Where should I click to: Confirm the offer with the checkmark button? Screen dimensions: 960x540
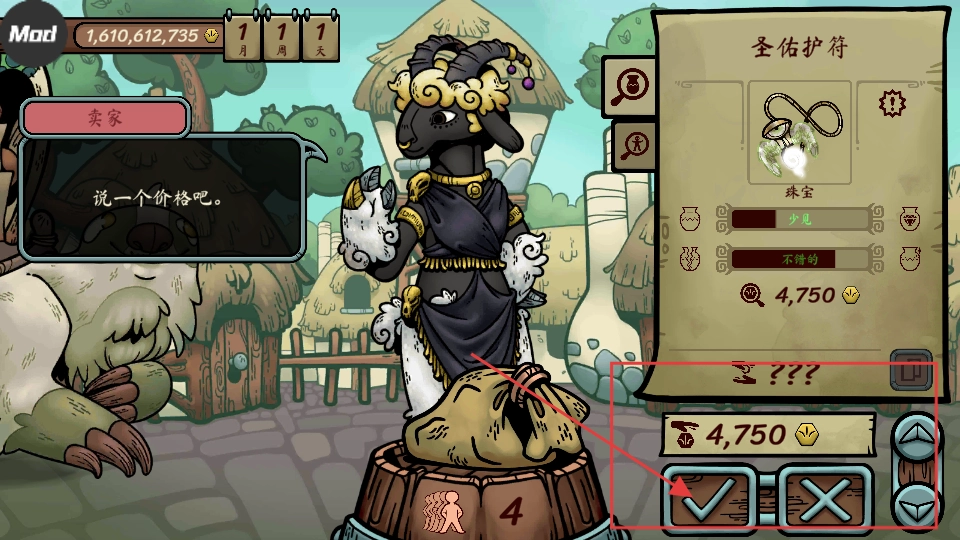click(x=713, y=495)
